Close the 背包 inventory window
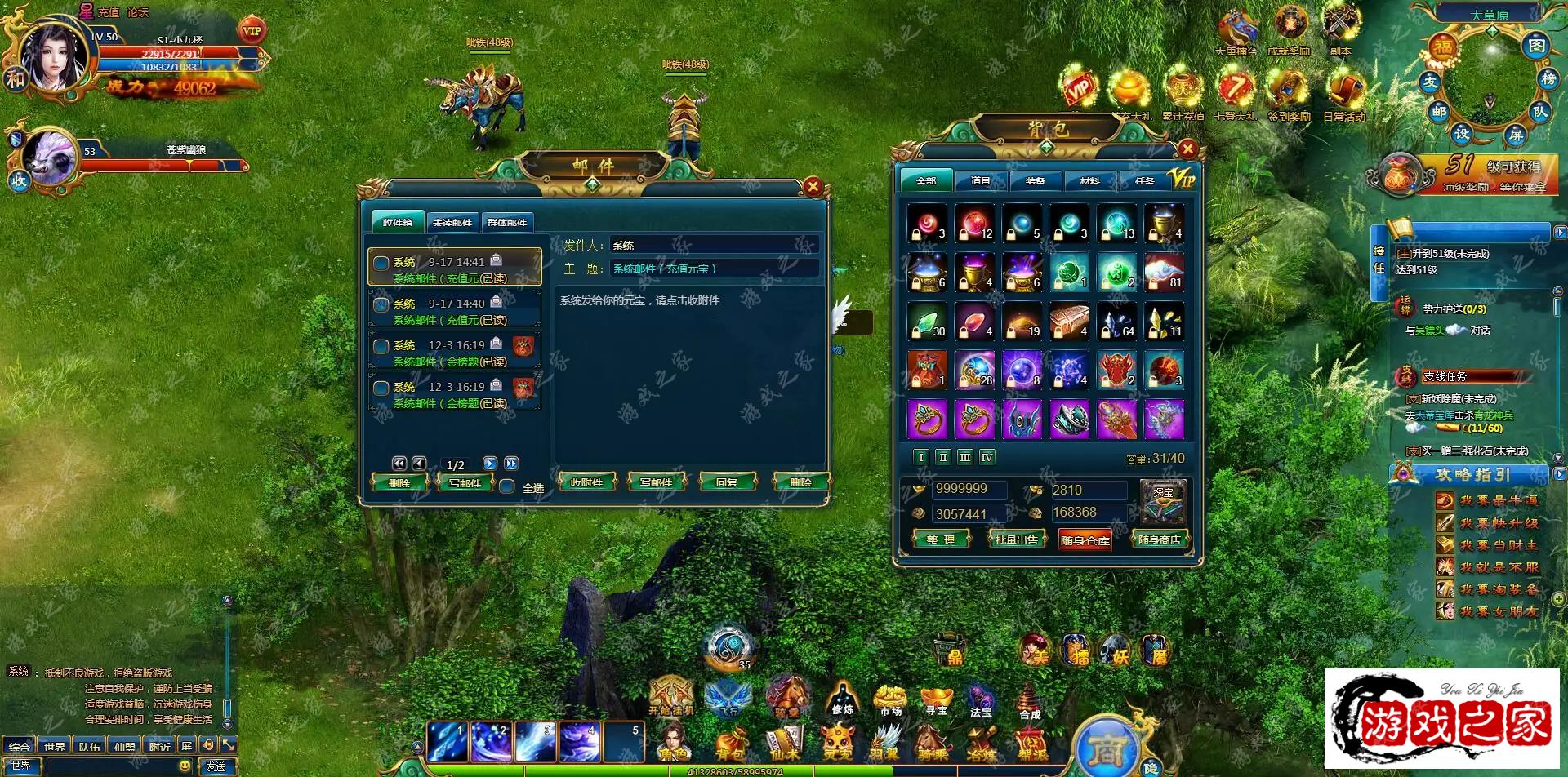This screenshot has height=777, width=1568. coord(1187,149)
